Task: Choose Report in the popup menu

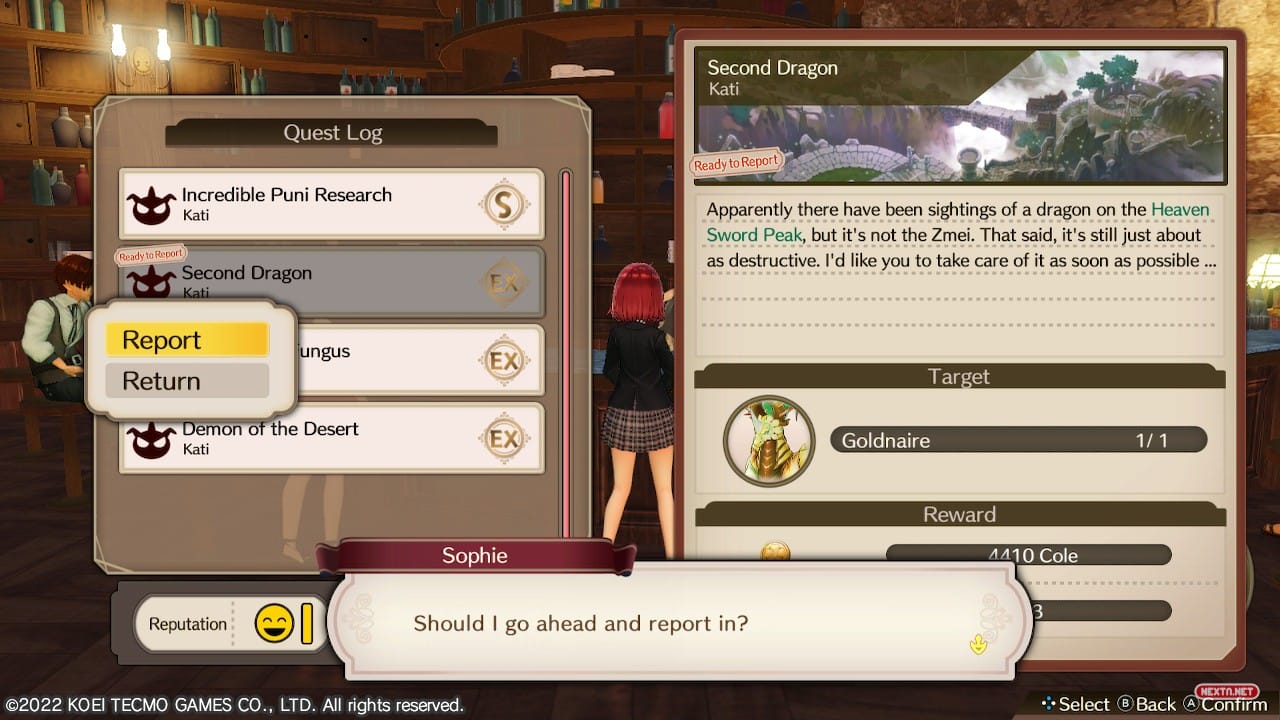Action: click(x=187, y=340)
